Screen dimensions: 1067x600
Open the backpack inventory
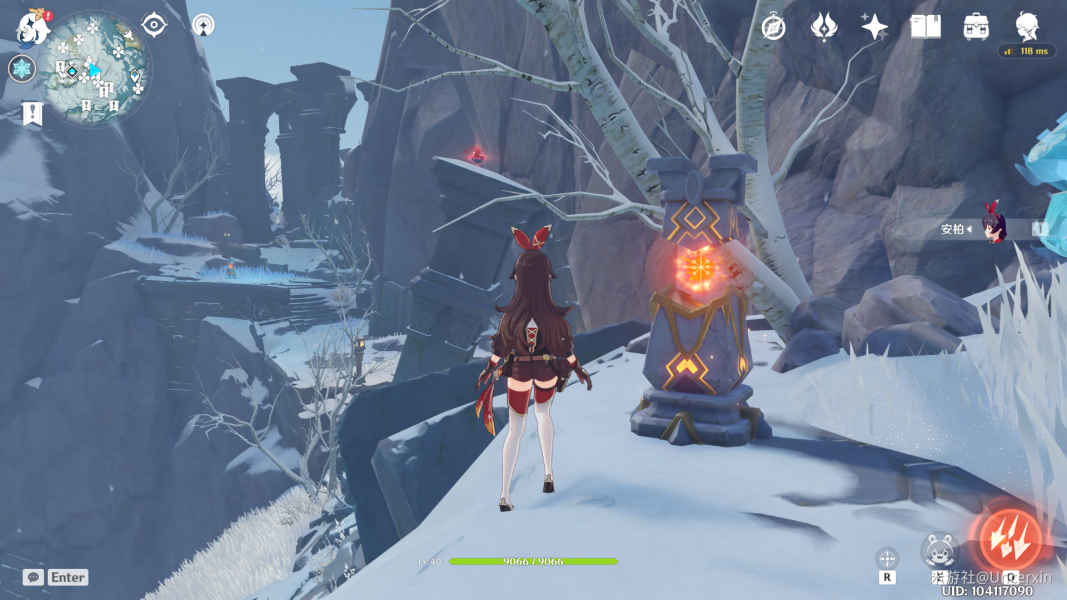click(x=976, y=27)
